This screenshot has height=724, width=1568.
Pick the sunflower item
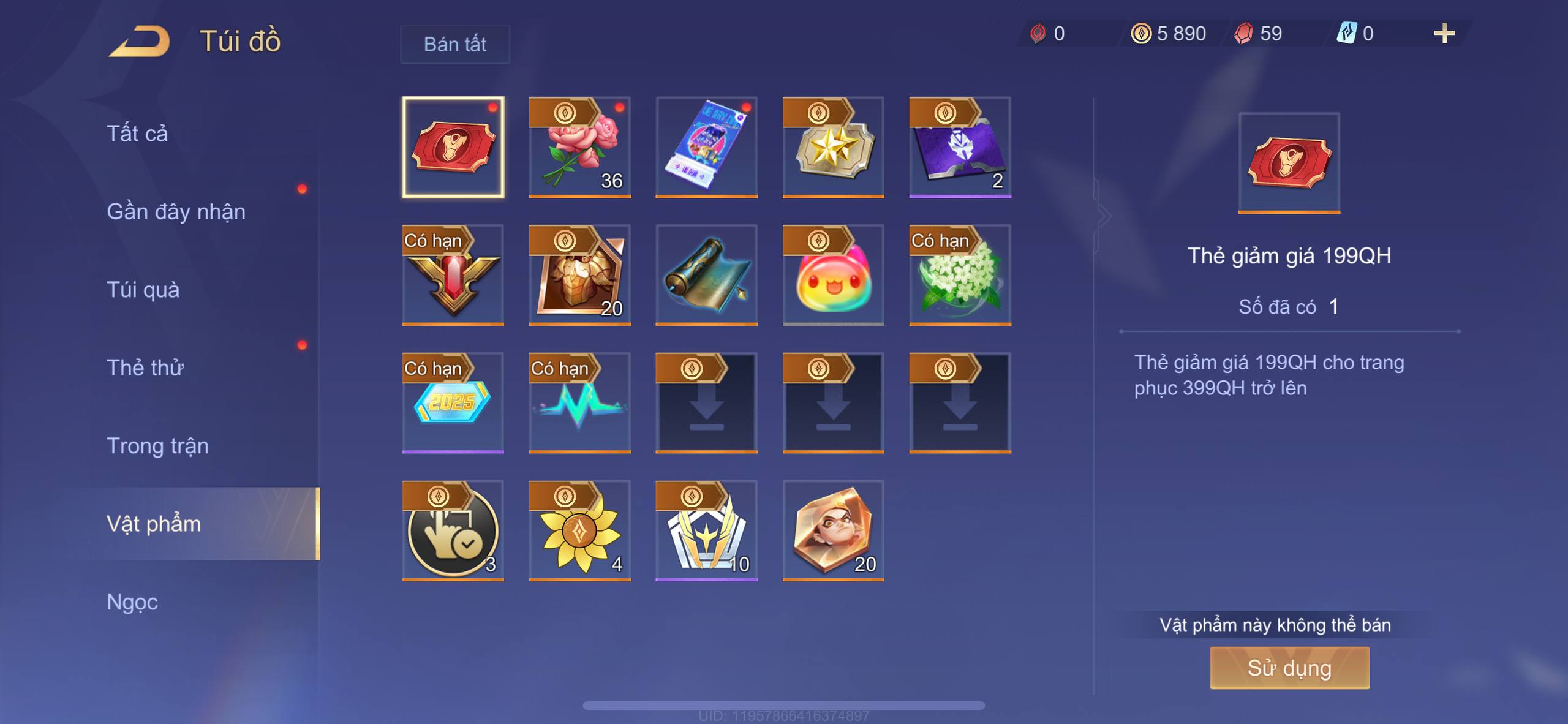click(x=579, y=530)
